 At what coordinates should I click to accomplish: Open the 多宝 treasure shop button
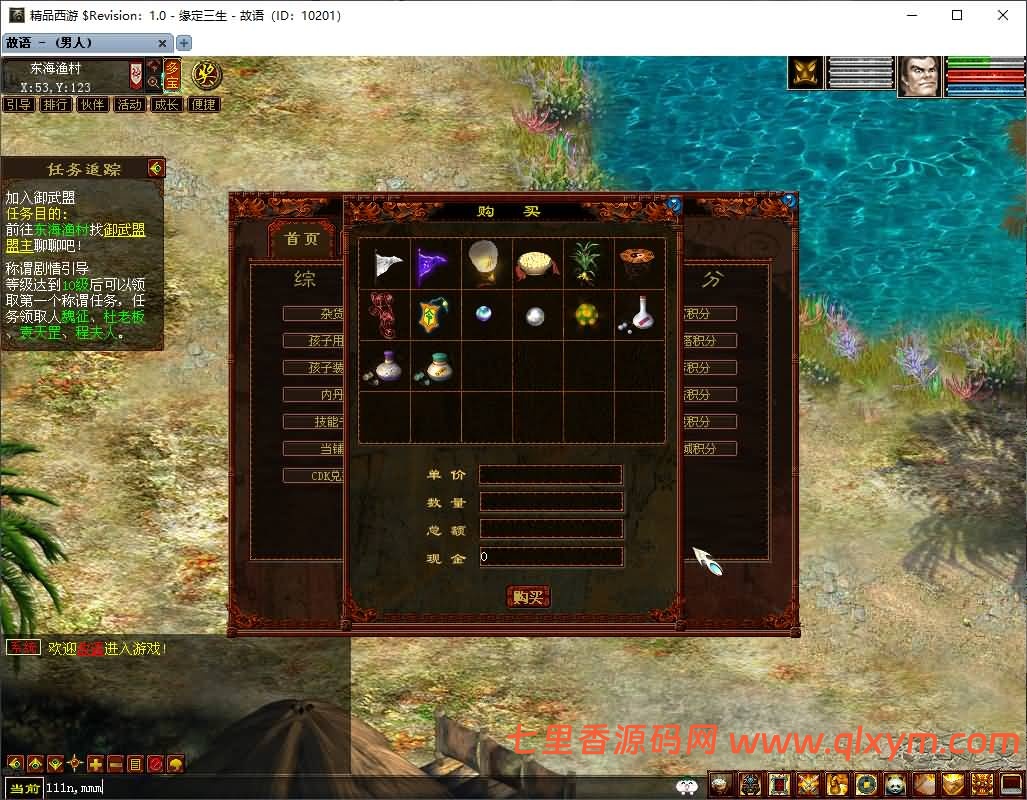click(x=174, y=76)
